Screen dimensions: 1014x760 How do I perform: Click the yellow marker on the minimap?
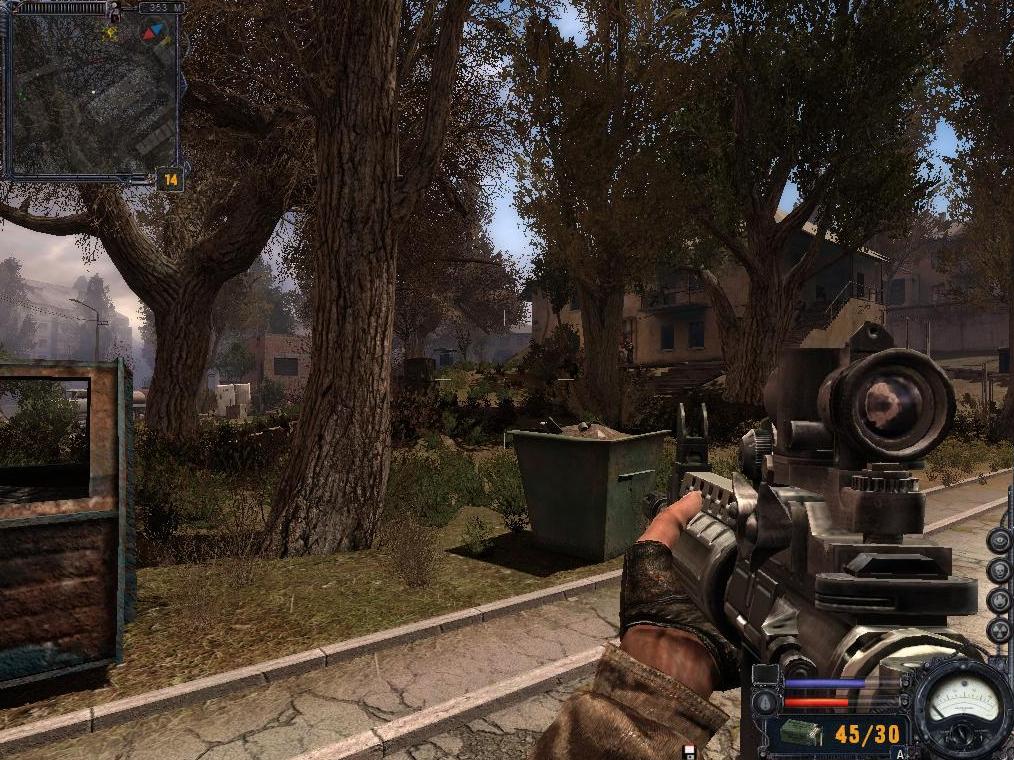click(x=110, y=33)
